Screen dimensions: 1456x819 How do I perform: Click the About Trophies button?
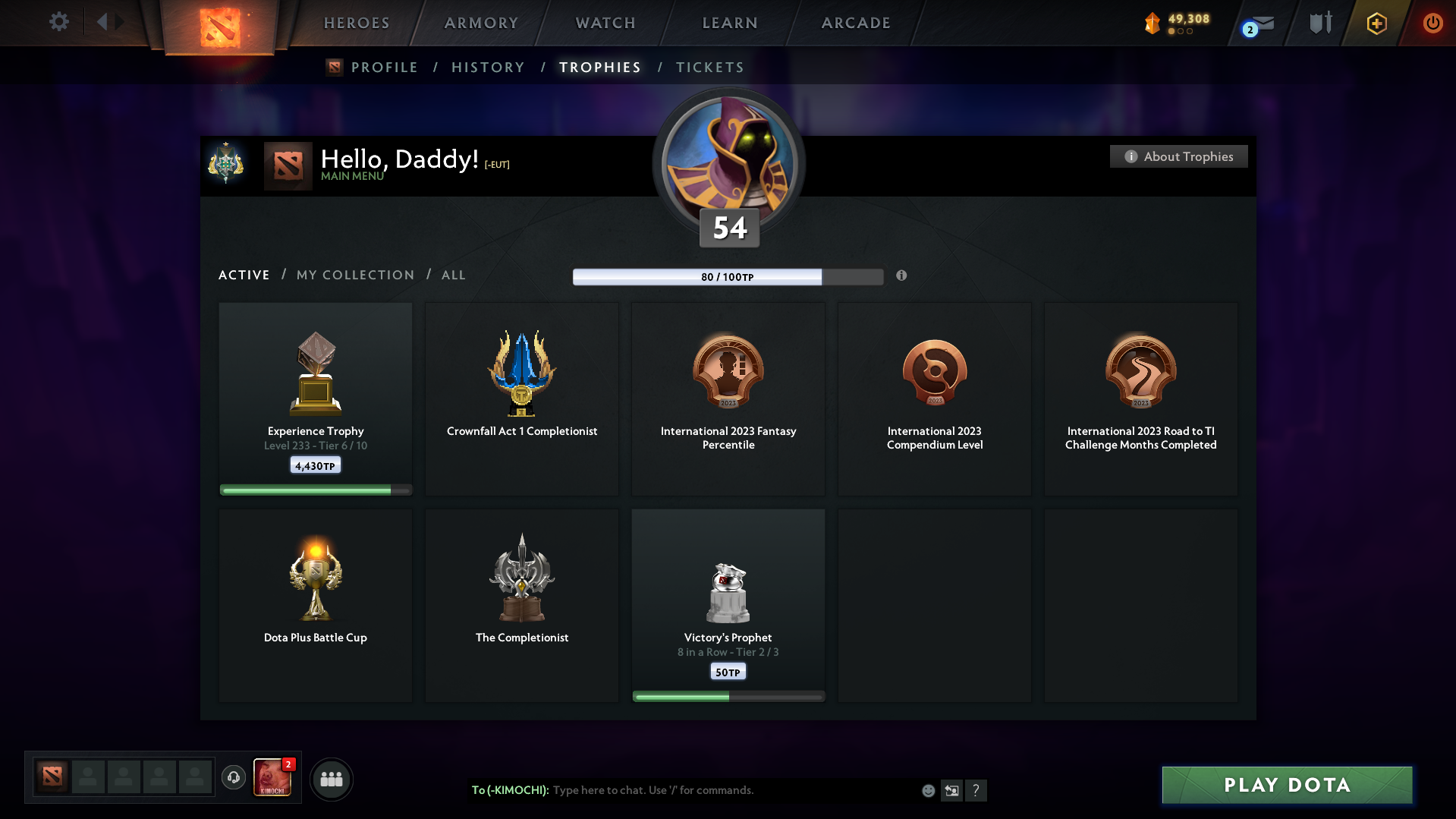point(1178,156)
